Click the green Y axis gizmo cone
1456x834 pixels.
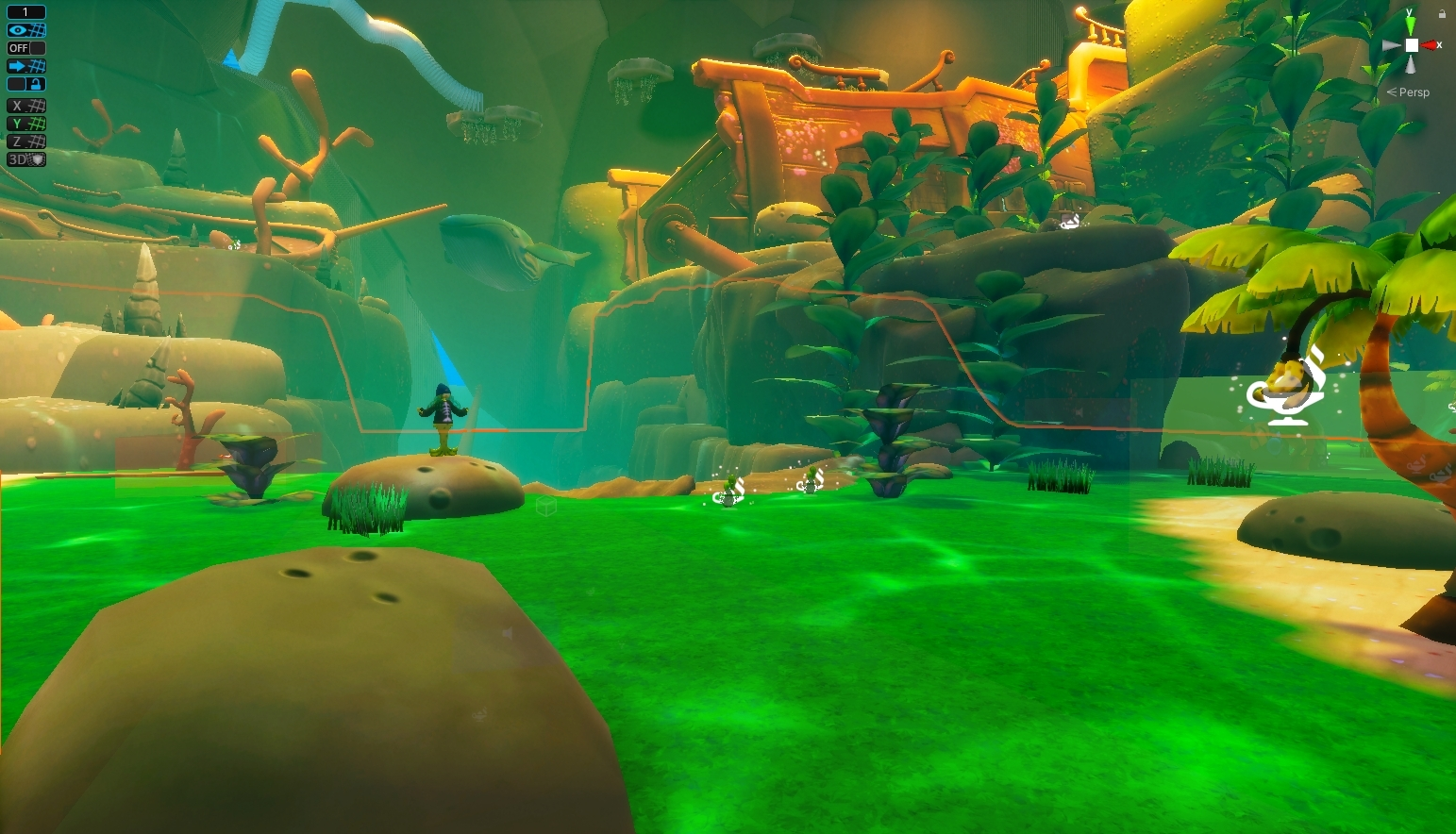point(1410,25)
